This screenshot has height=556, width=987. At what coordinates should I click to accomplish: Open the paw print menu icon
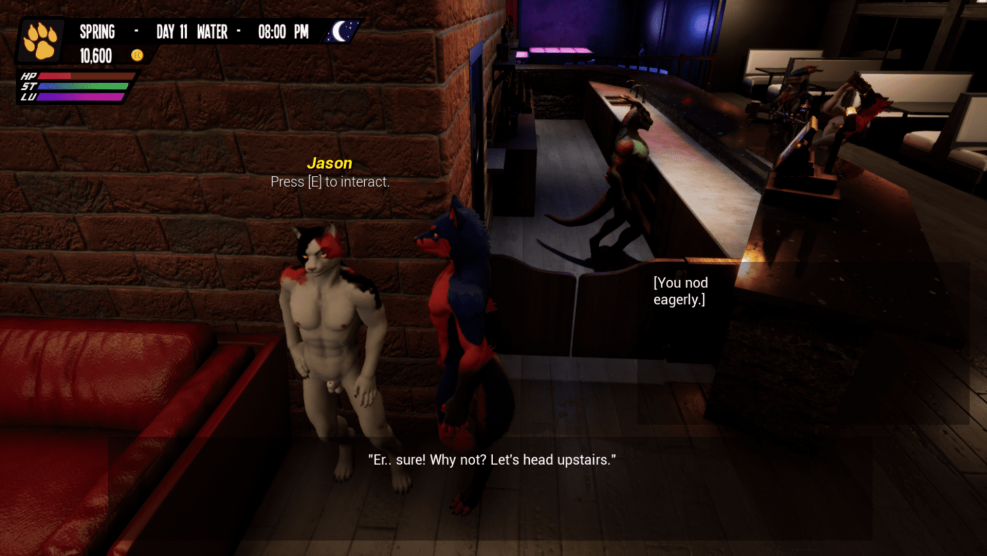pyautogui.click(x=41, y=40)
